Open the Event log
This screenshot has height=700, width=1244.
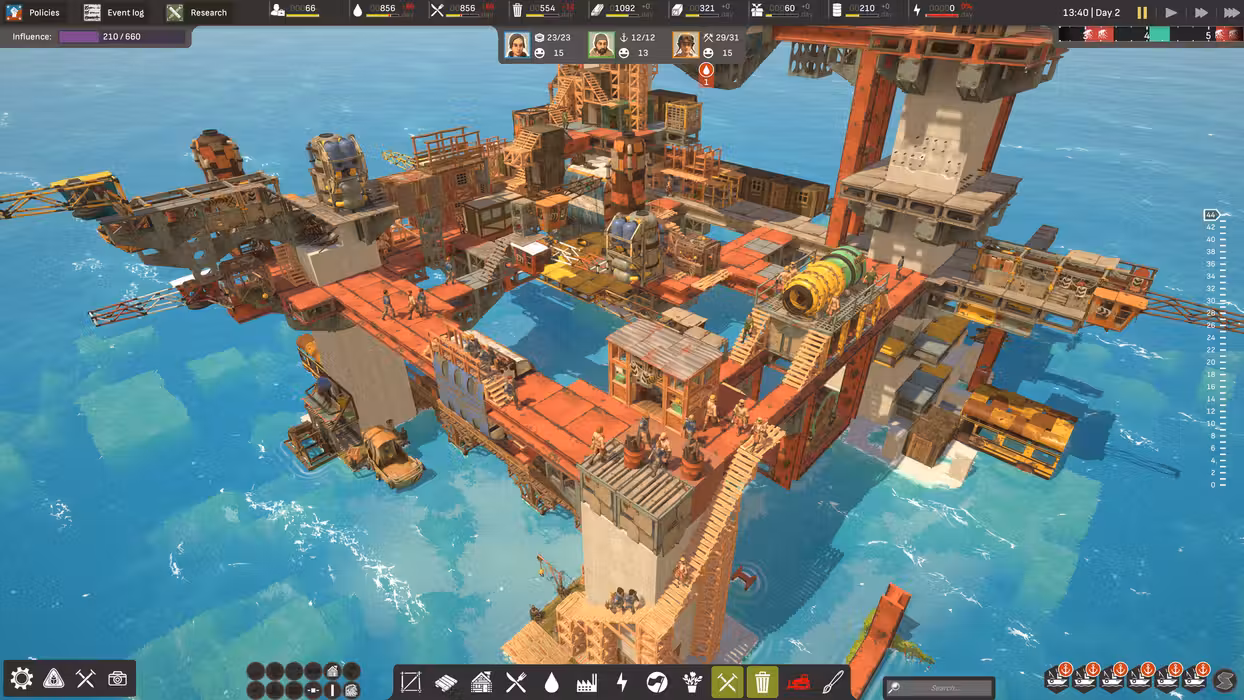click(x=115, y=13)
